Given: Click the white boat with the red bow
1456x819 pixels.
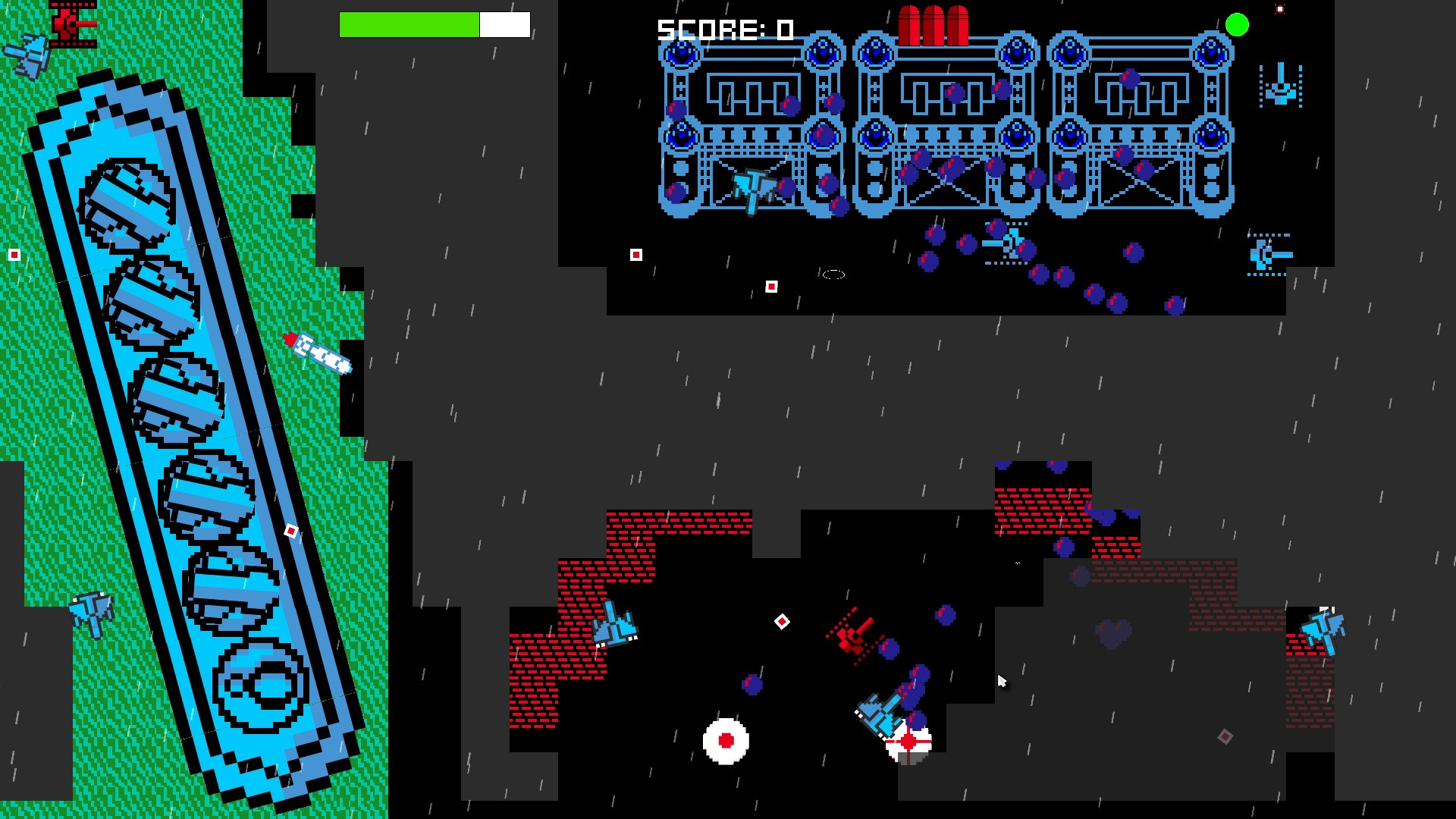Looking at the screenshot, I should tap(318, 353).
